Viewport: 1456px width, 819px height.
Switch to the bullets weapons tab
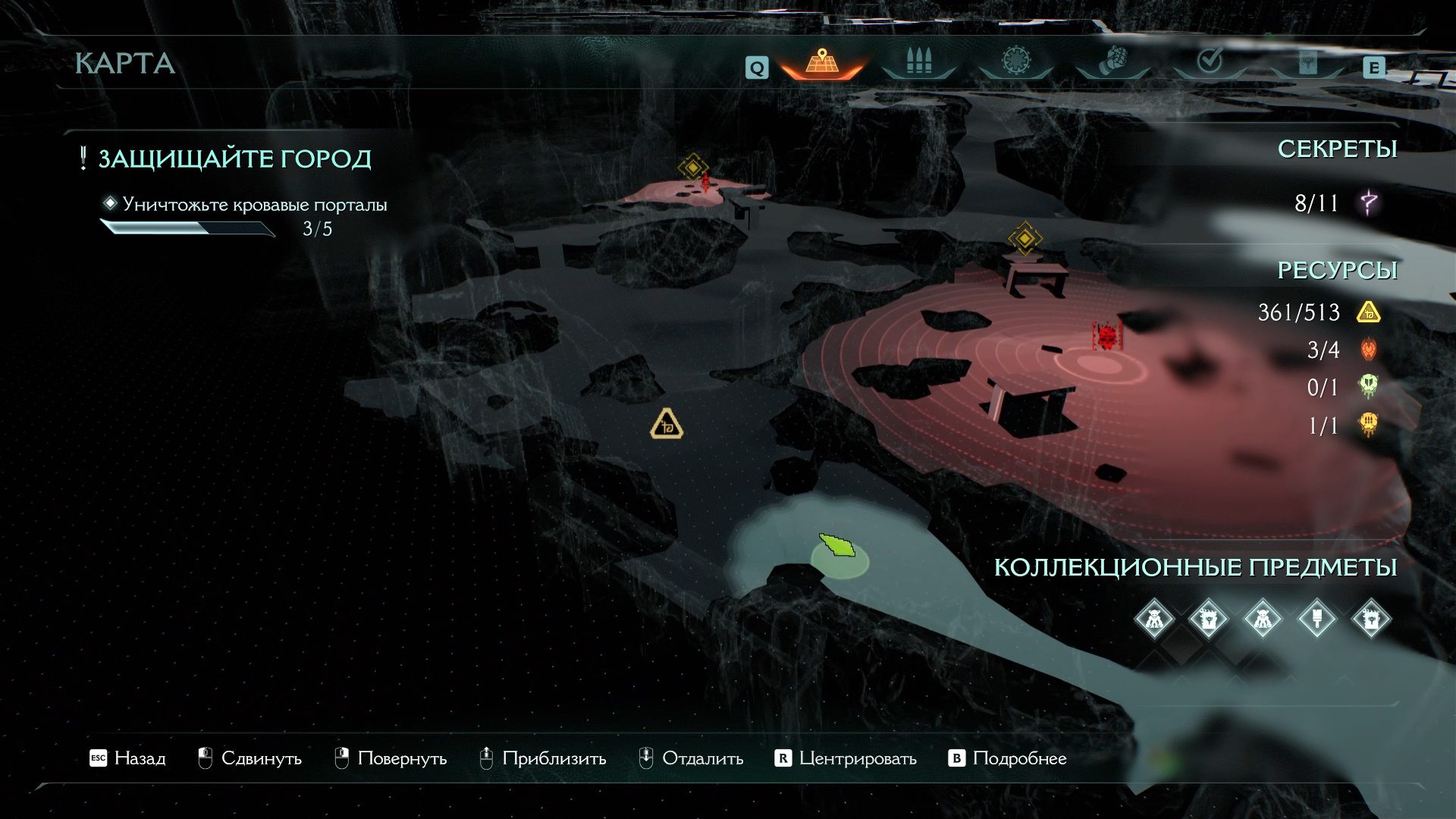pos(918,62)
